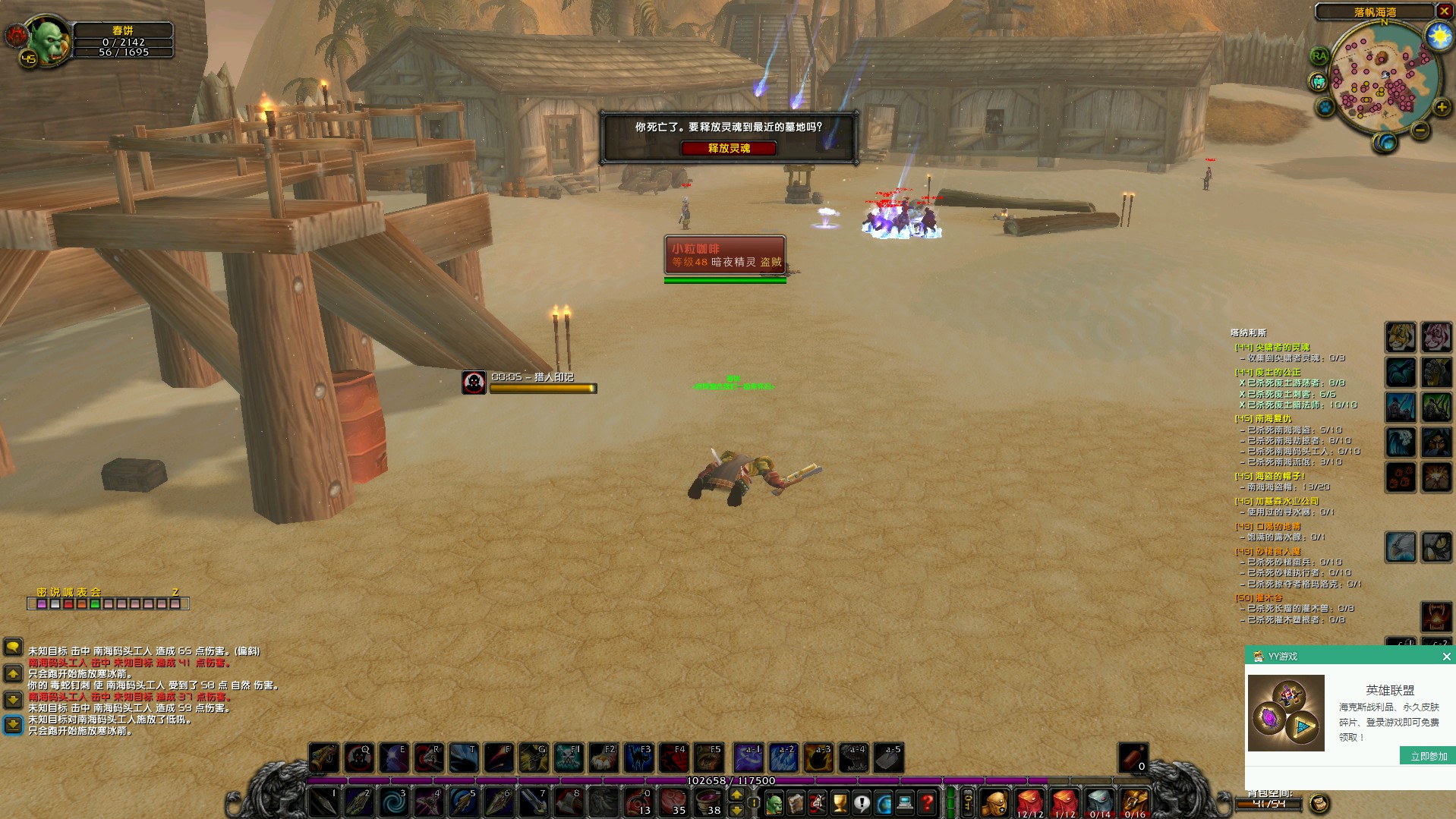Open the chat bubble button beside chat log
The height and width of the screenshot is (819, 1456).
pyautogui.click(x=13, y=647)
